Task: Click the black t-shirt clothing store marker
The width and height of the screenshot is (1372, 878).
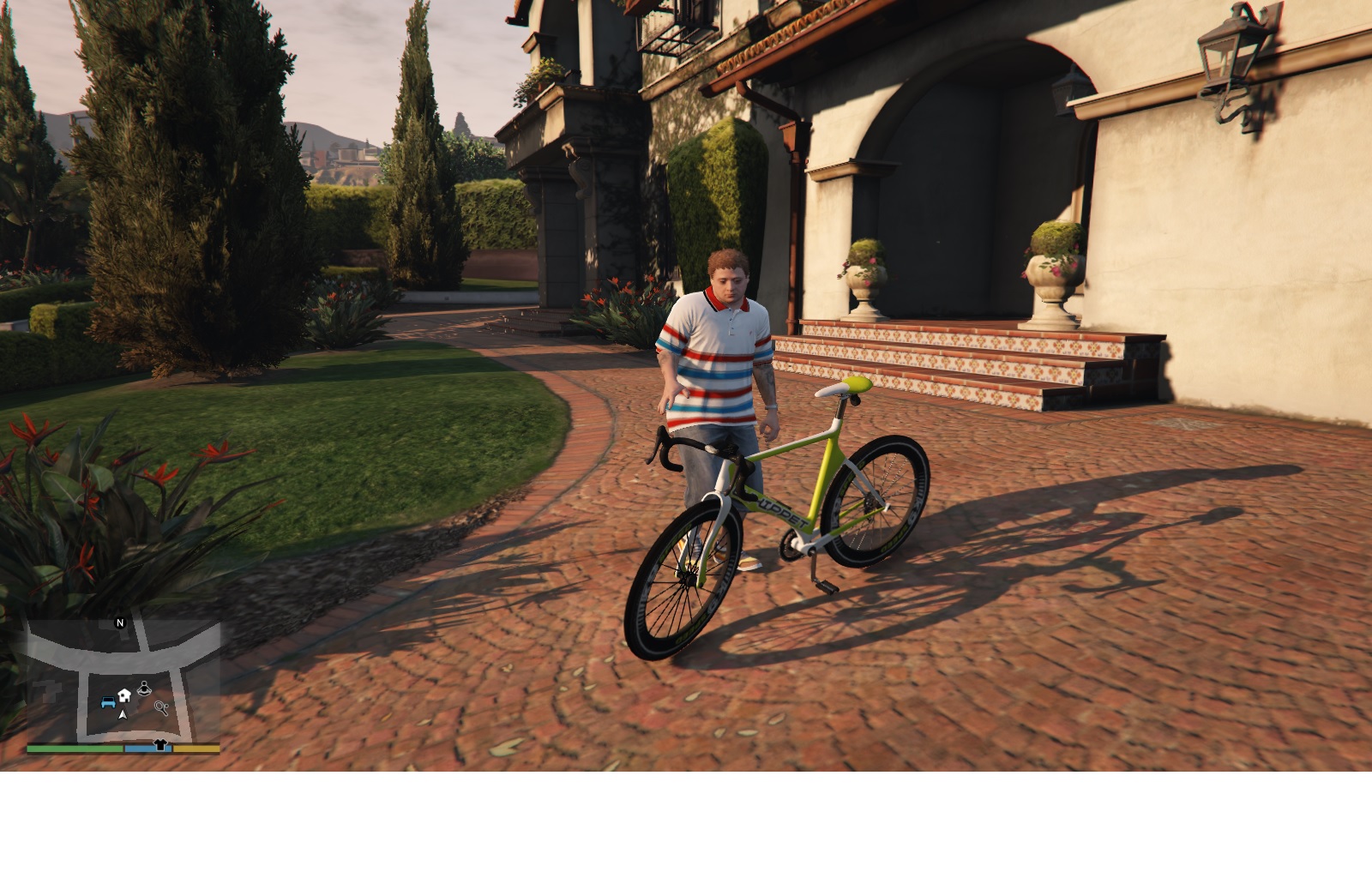Action: click(159, 746)
